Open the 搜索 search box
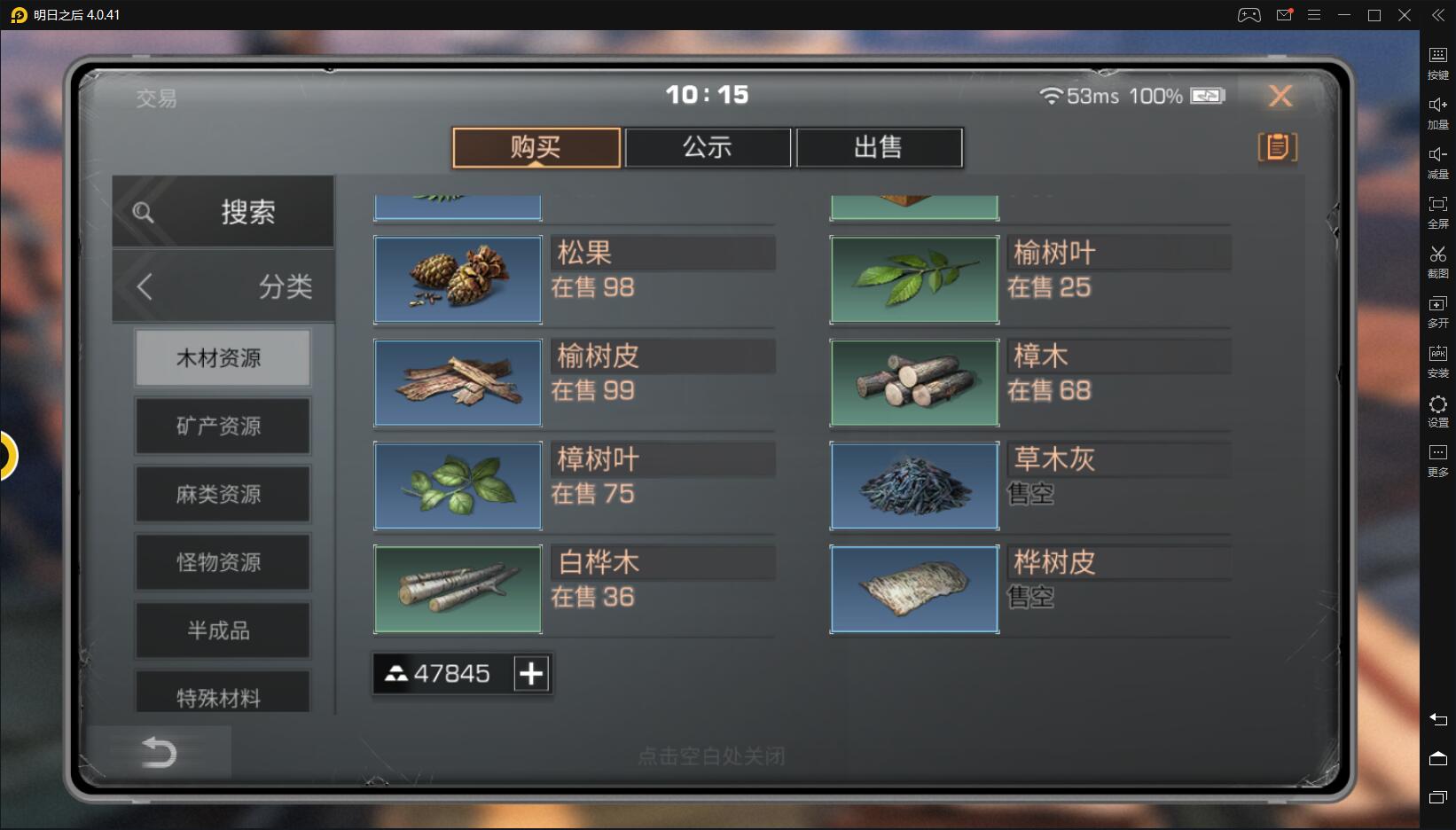The height and width of the screenshot is (830, 1456). (x=223, y=212)
